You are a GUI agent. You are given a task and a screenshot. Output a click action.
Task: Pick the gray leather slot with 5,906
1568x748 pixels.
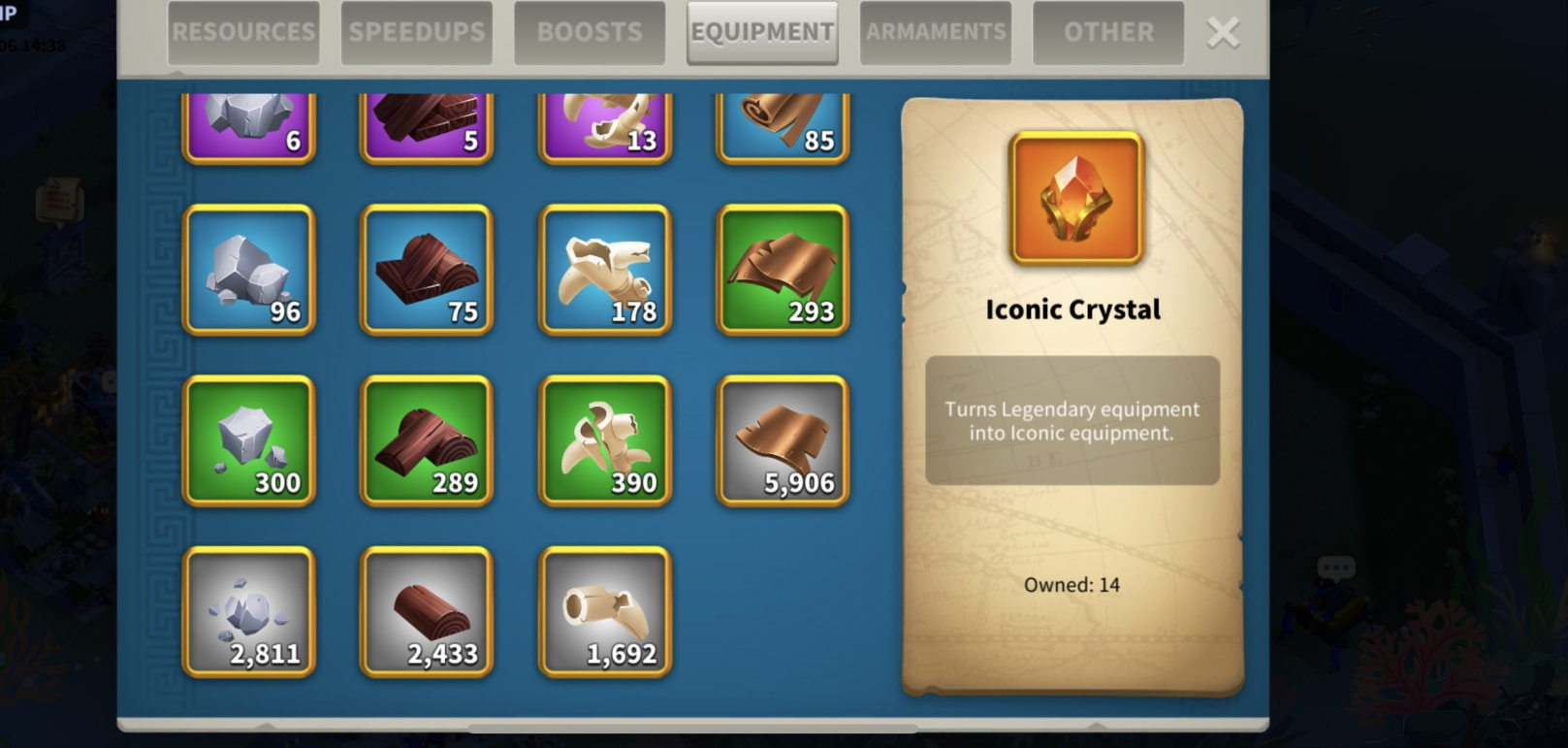(783, 441)
